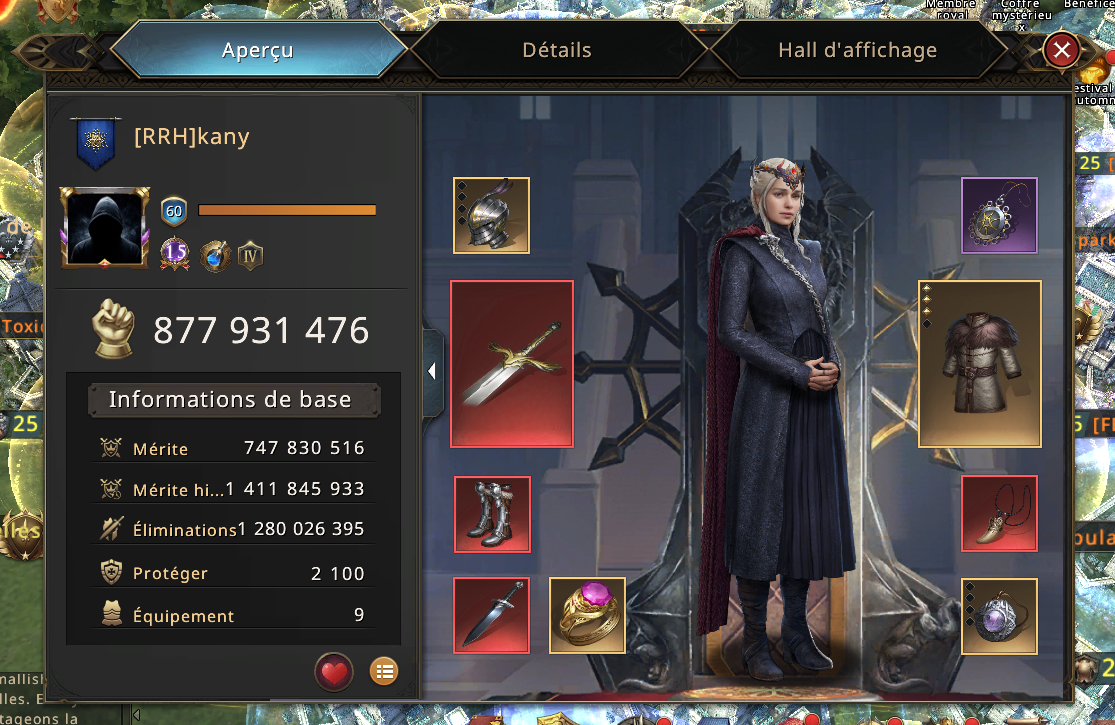Click the hooded player avatar
Image resolution: width=1115 pixels, height=725 pixels.
(105, 228)
